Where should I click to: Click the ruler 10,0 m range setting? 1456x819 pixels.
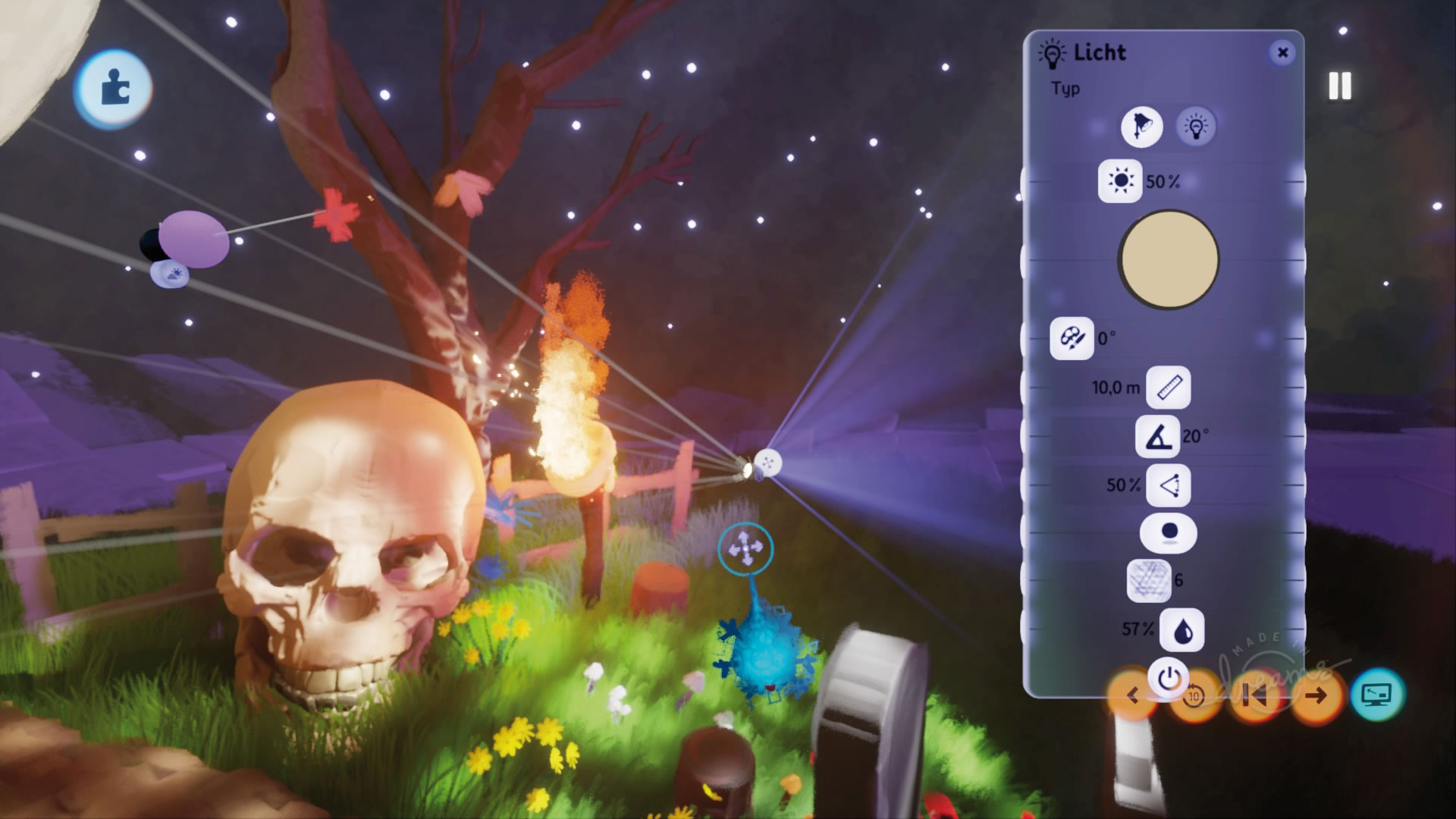coord(1168,388)
